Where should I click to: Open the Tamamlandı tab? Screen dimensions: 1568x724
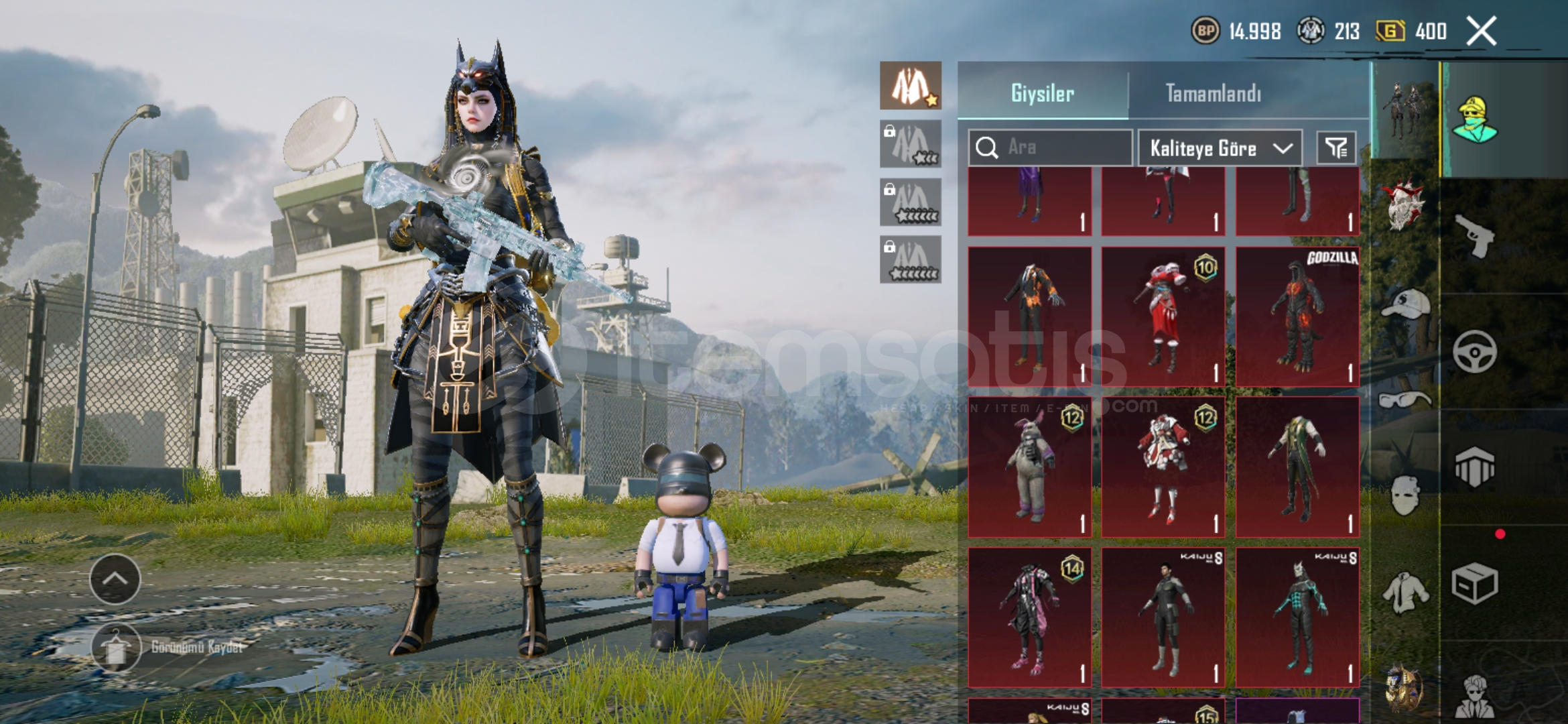click(x=1214, y=93)
